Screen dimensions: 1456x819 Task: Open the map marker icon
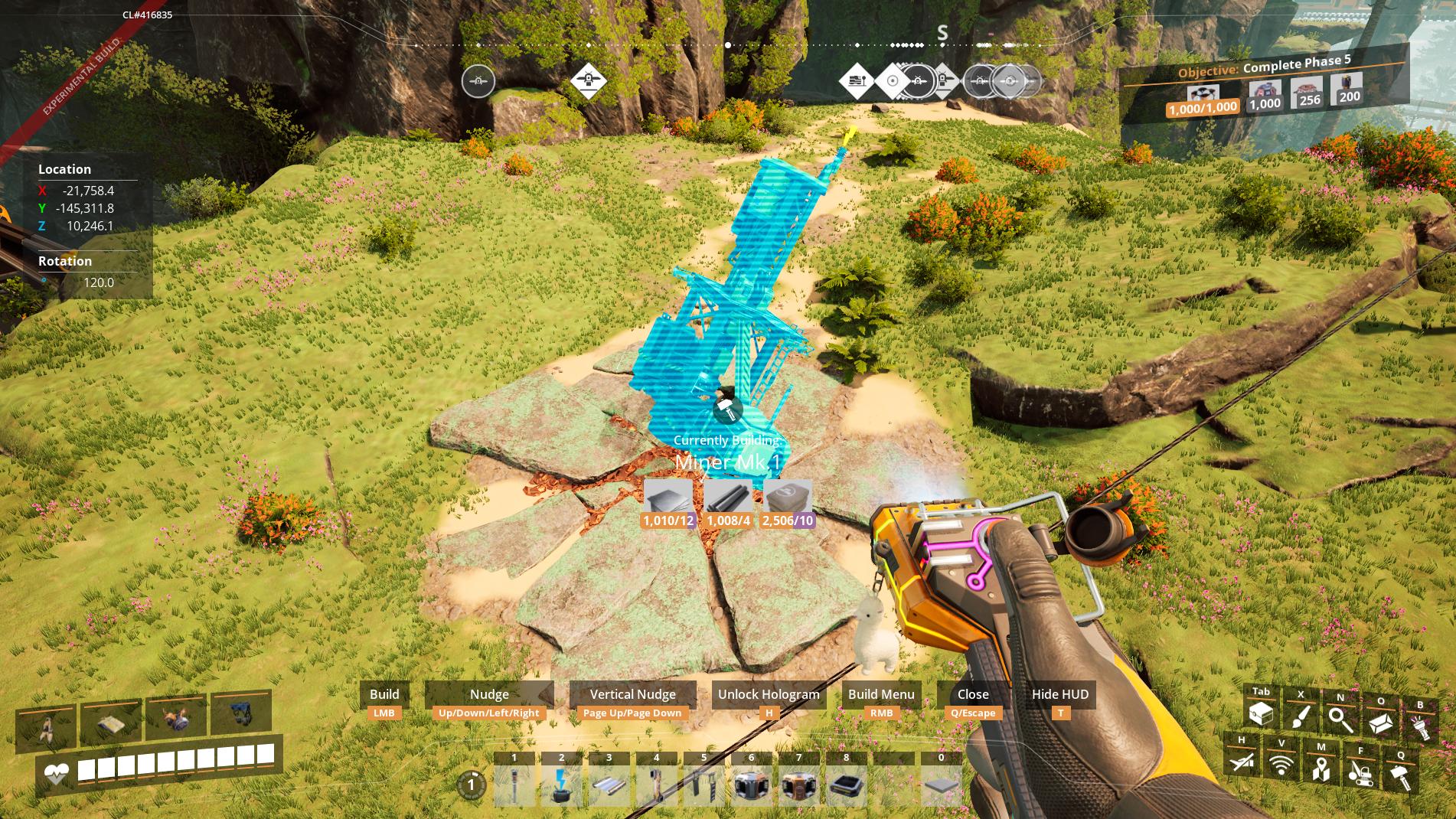(1321, 768)
